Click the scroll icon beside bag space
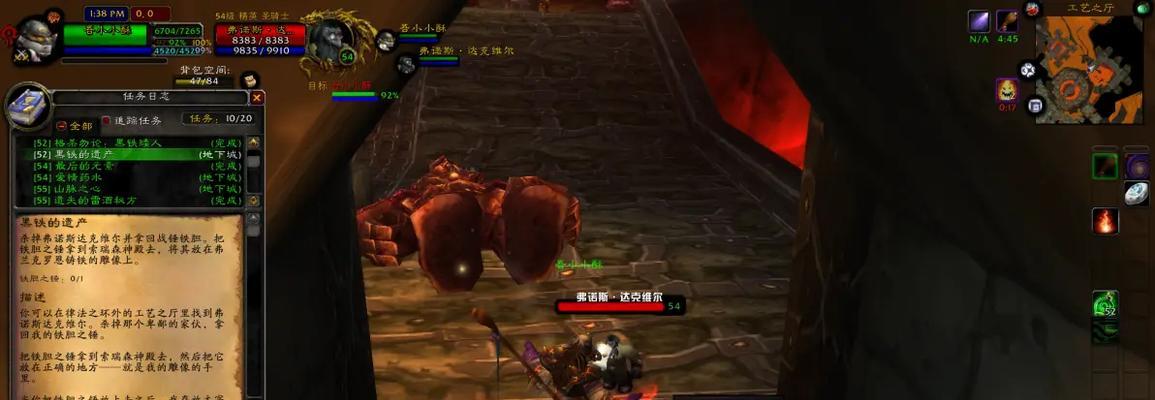The image size is (1155, 400). point(249,79)
